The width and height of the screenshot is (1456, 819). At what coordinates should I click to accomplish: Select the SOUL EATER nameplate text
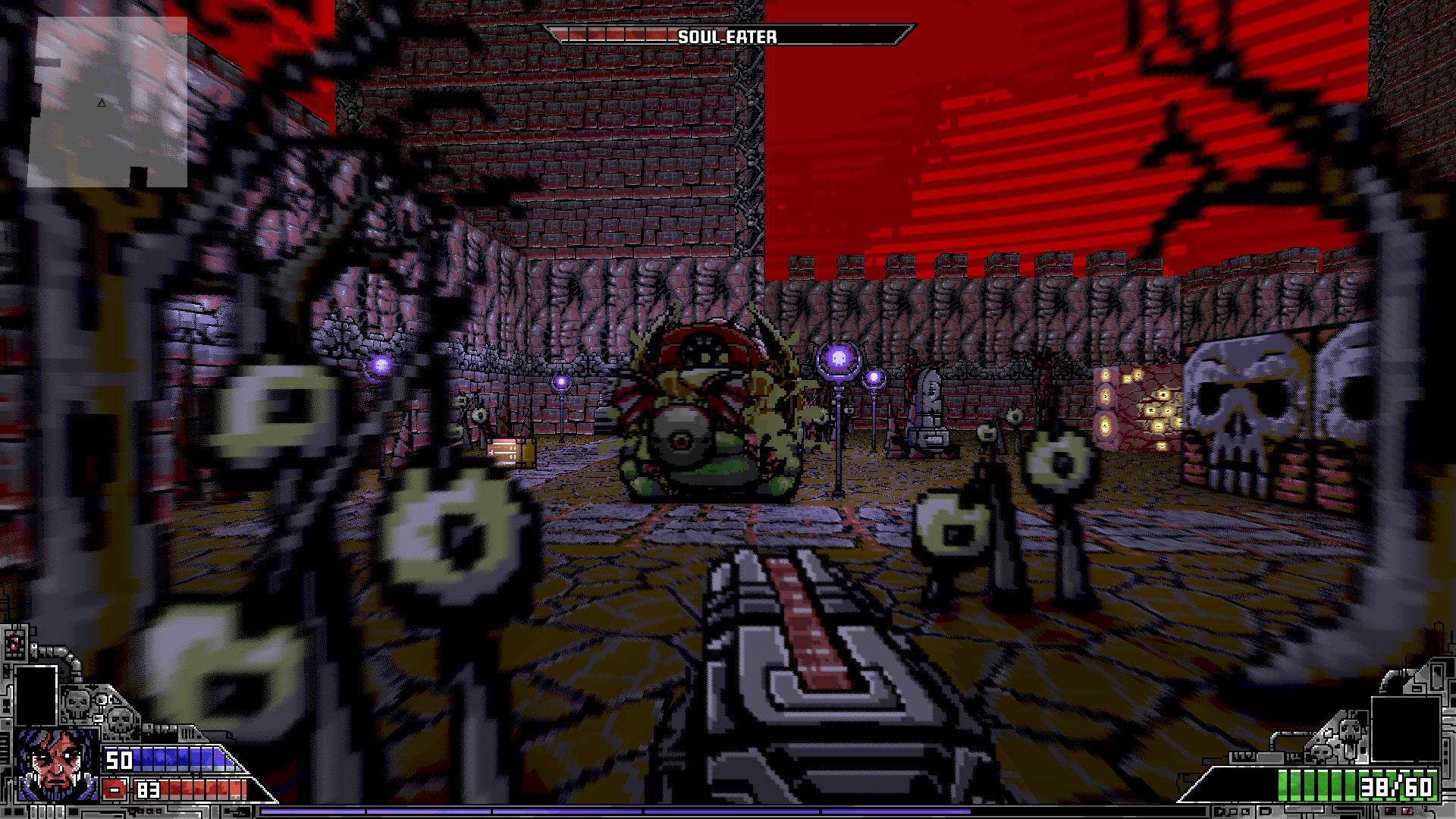pyautogui.click(x=729, y=34)
